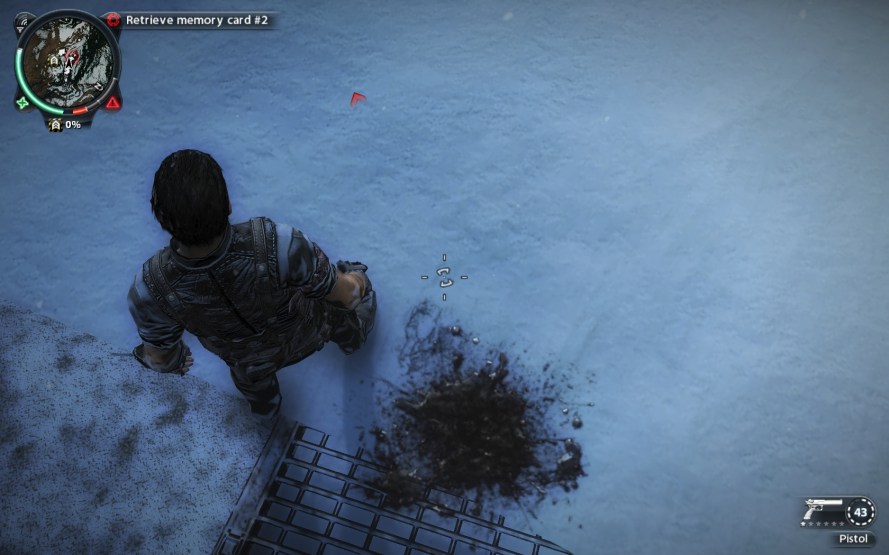Open the settlement completion 0% indicator
Viewport: 889px width, 555px height.
64,125
